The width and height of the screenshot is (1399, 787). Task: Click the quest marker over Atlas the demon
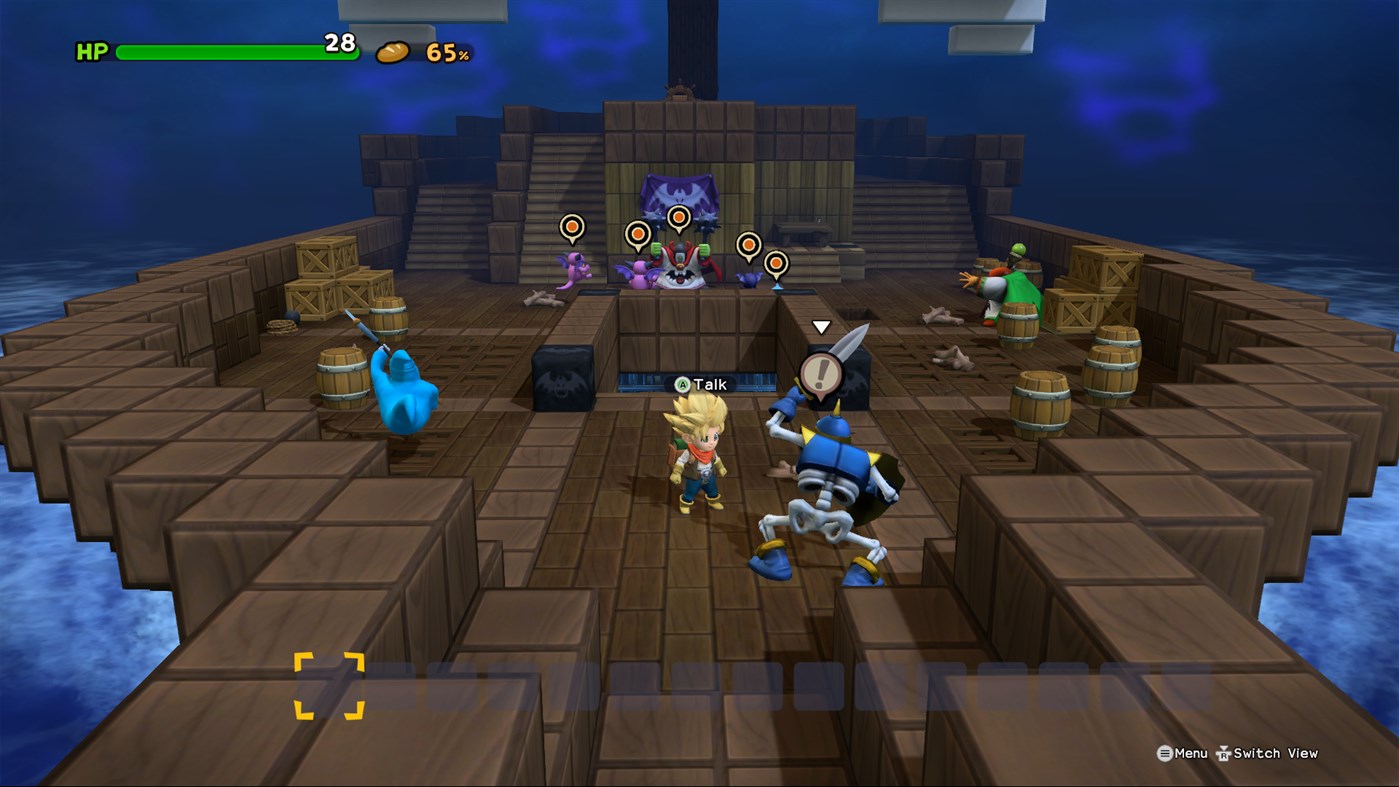[678, 218]
